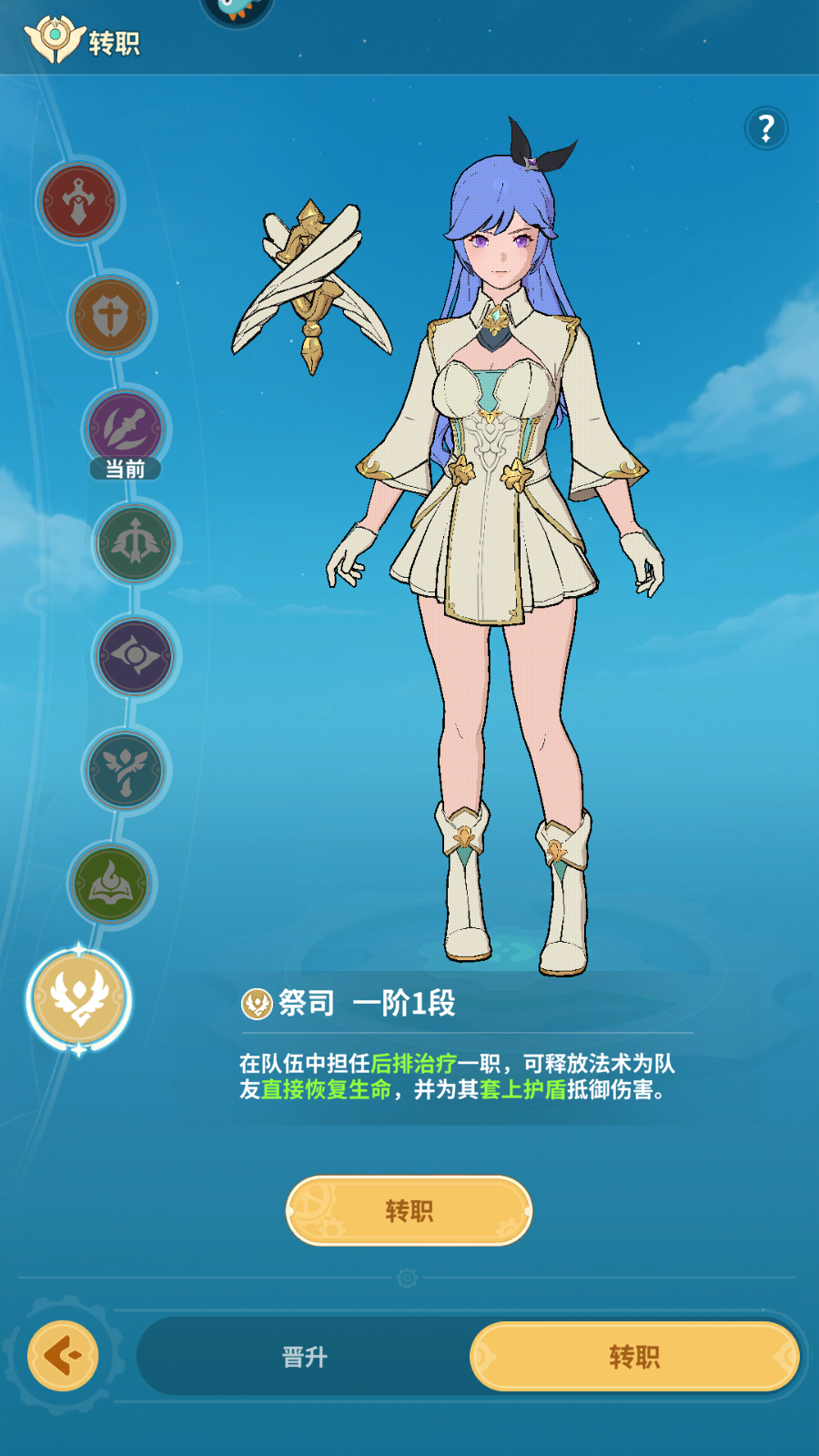Choose the orange shield class icon

111,316
